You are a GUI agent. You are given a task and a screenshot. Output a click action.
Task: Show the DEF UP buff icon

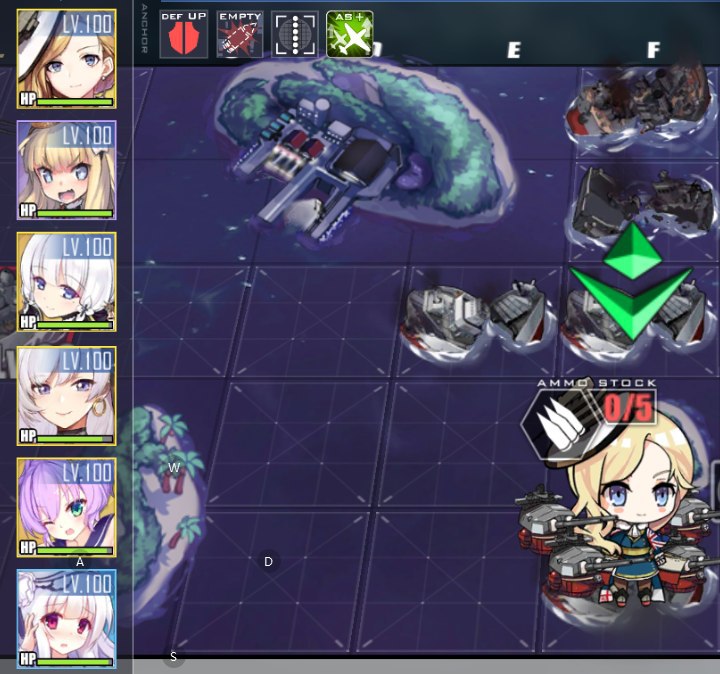point(184,34)
